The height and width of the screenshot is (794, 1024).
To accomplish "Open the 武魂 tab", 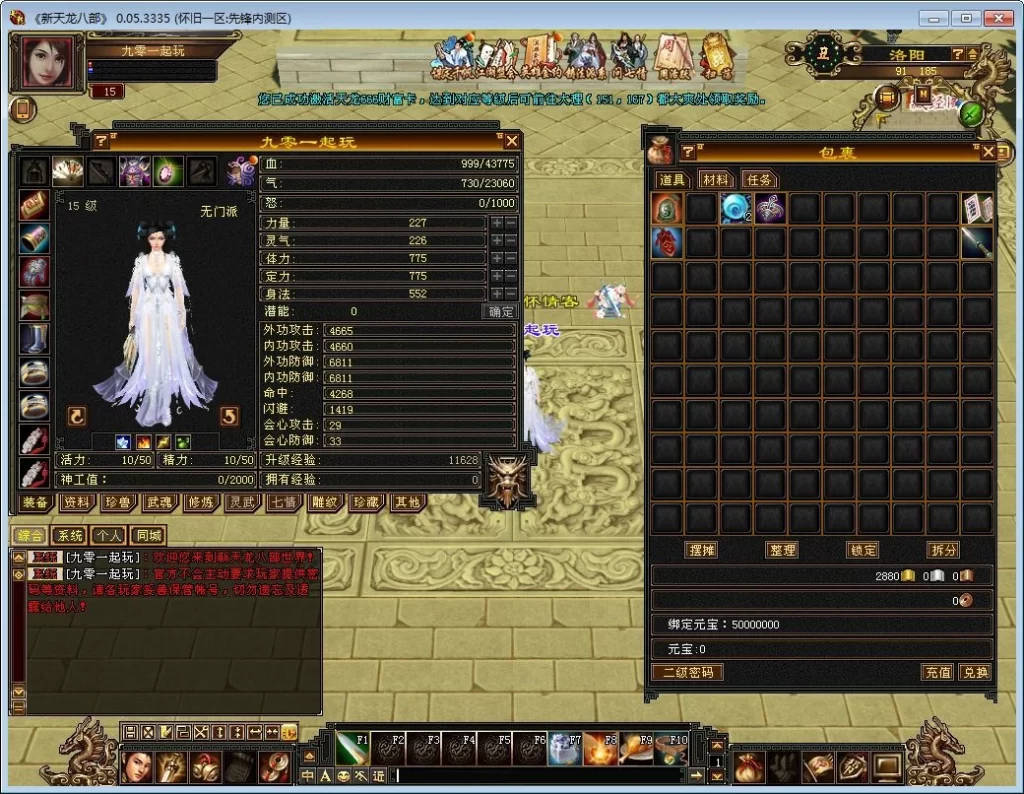I will pyautogui.click(x=159, y=503).
